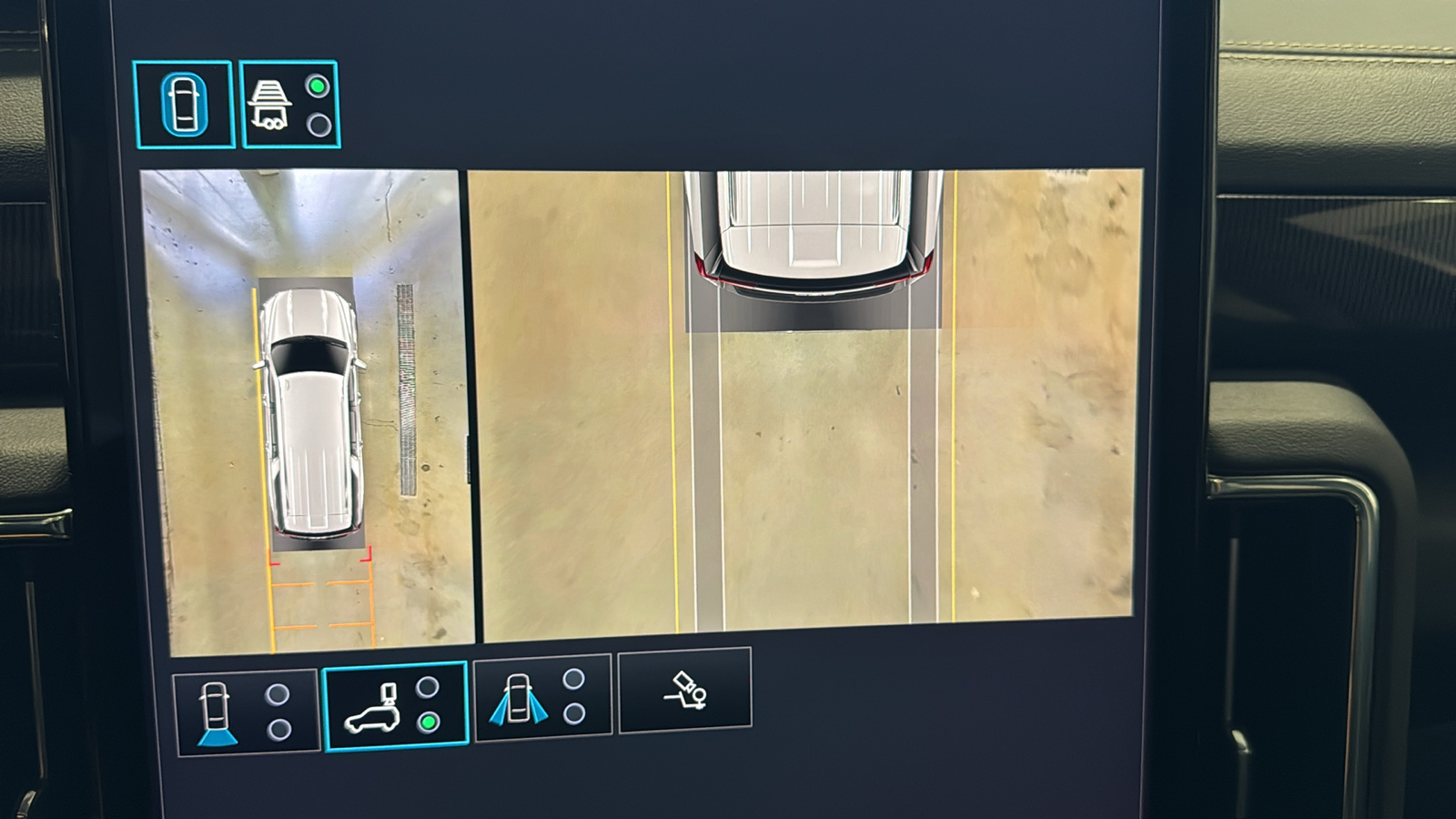Screen dimensions: 1456x819
Task: Select the overhead camera SUV view button
Action: pyautogui.click(x=395, y=706)
